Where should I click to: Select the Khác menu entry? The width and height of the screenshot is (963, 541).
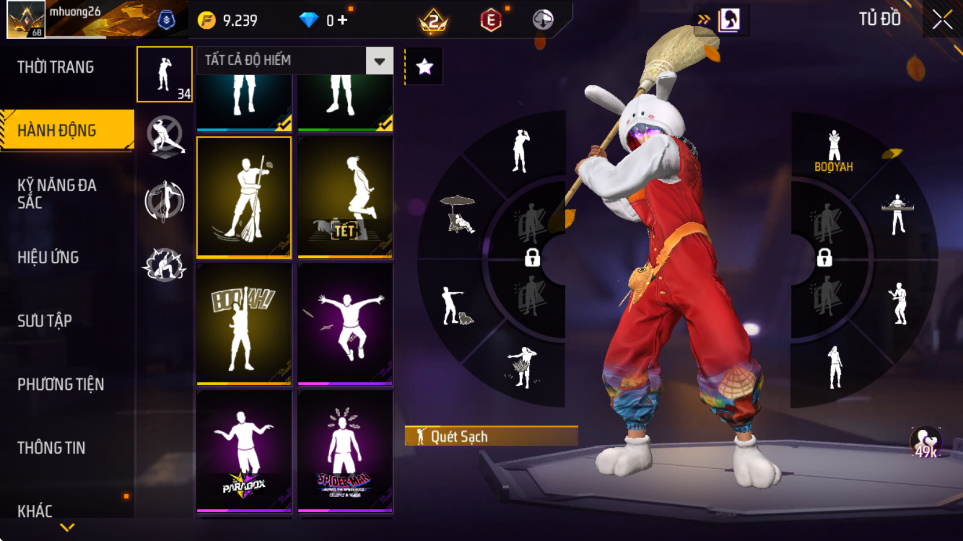pyautogui.click(x=35, y=511)
